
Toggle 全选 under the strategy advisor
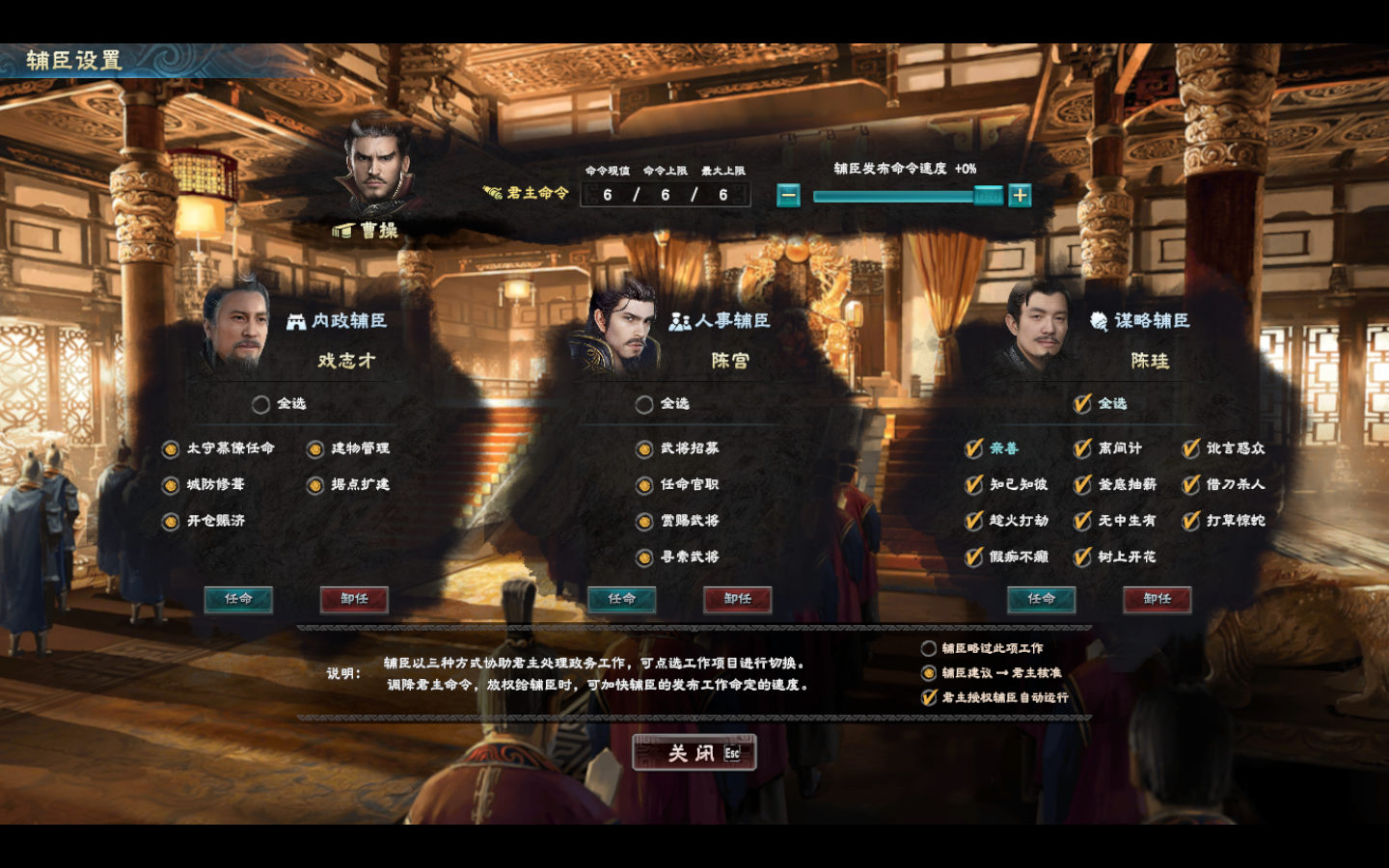pos(1080,405)
